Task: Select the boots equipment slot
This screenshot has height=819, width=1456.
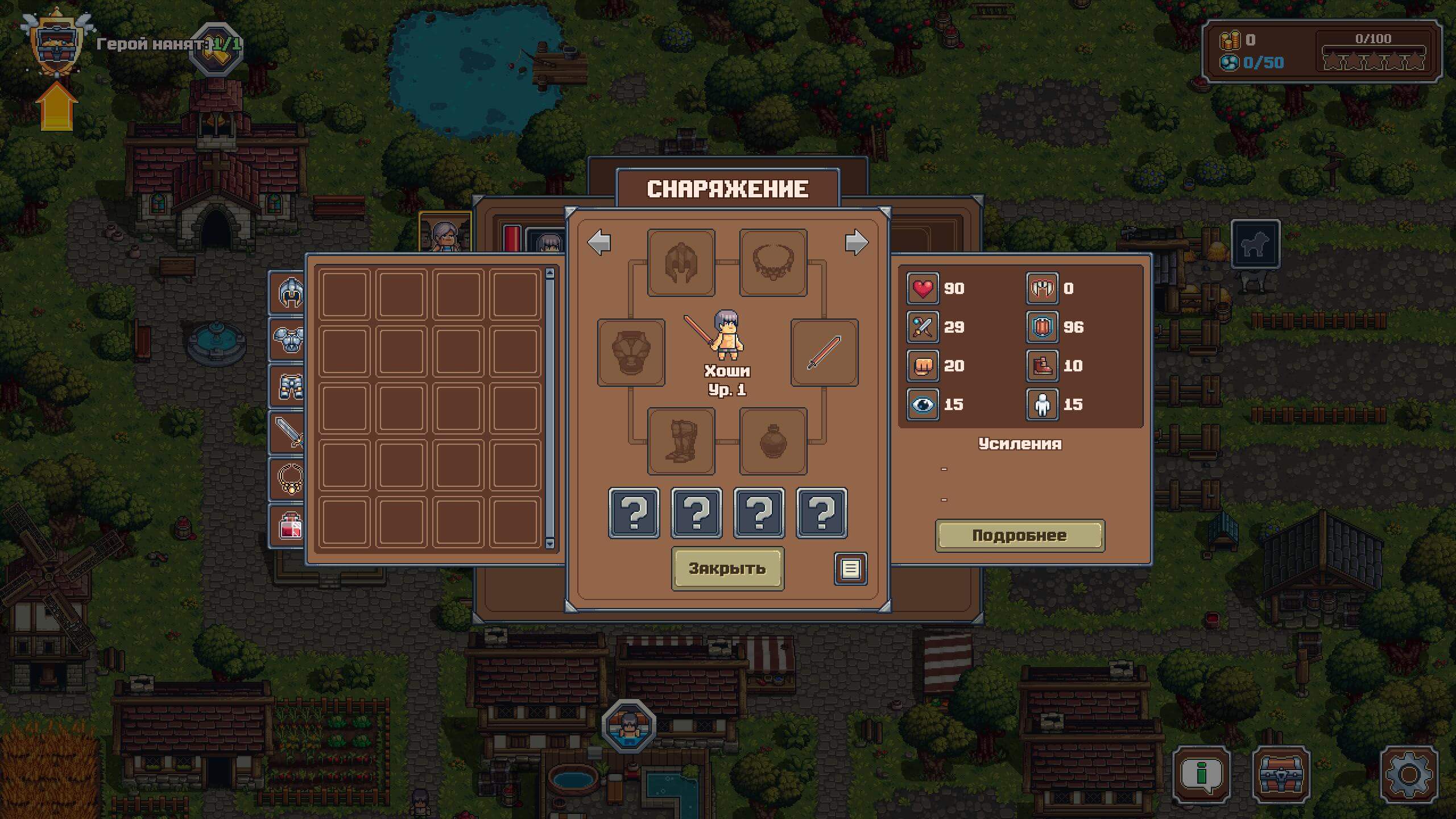Action: point(681,441)
